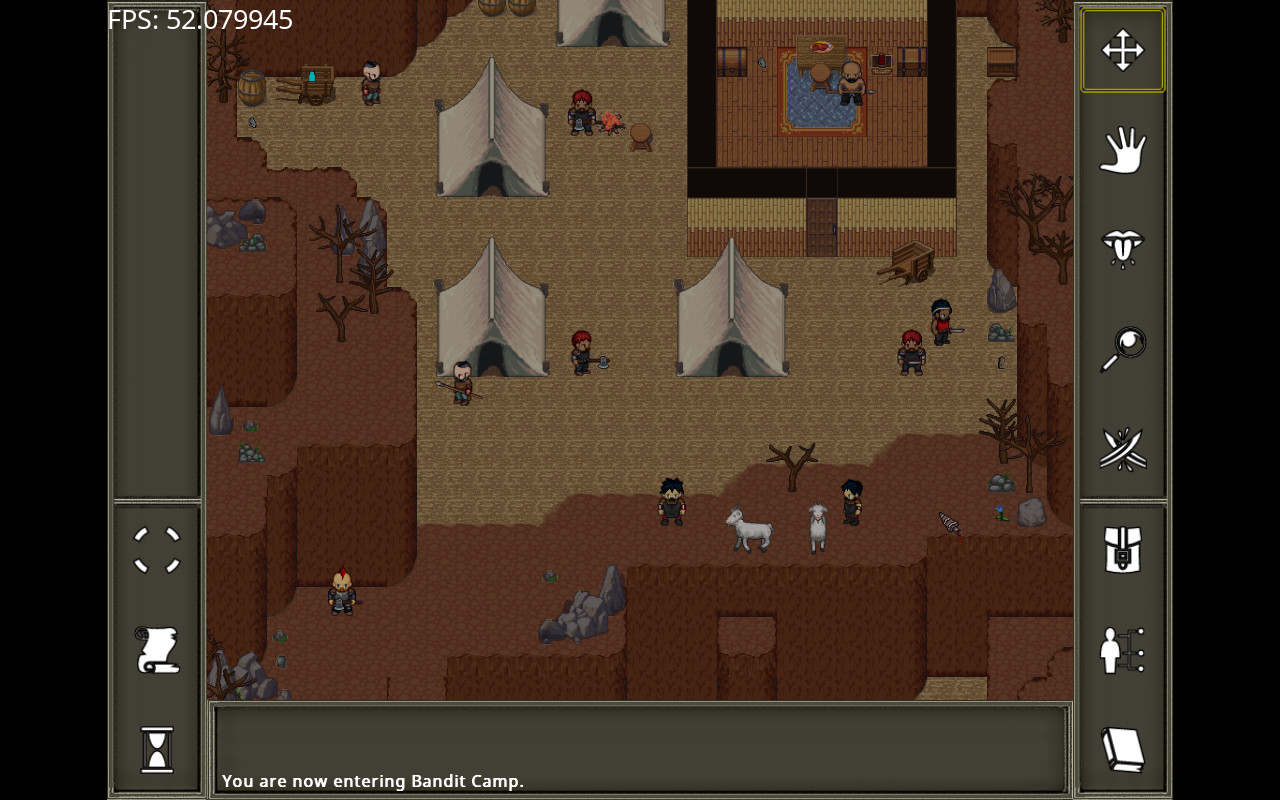
Task: Click the red-haired bandit holding an axe
Action: click(582, 355)
